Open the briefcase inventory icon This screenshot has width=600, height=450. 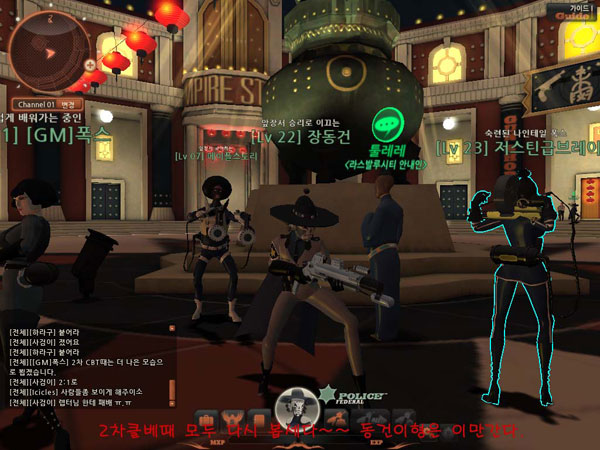(206, 418)
